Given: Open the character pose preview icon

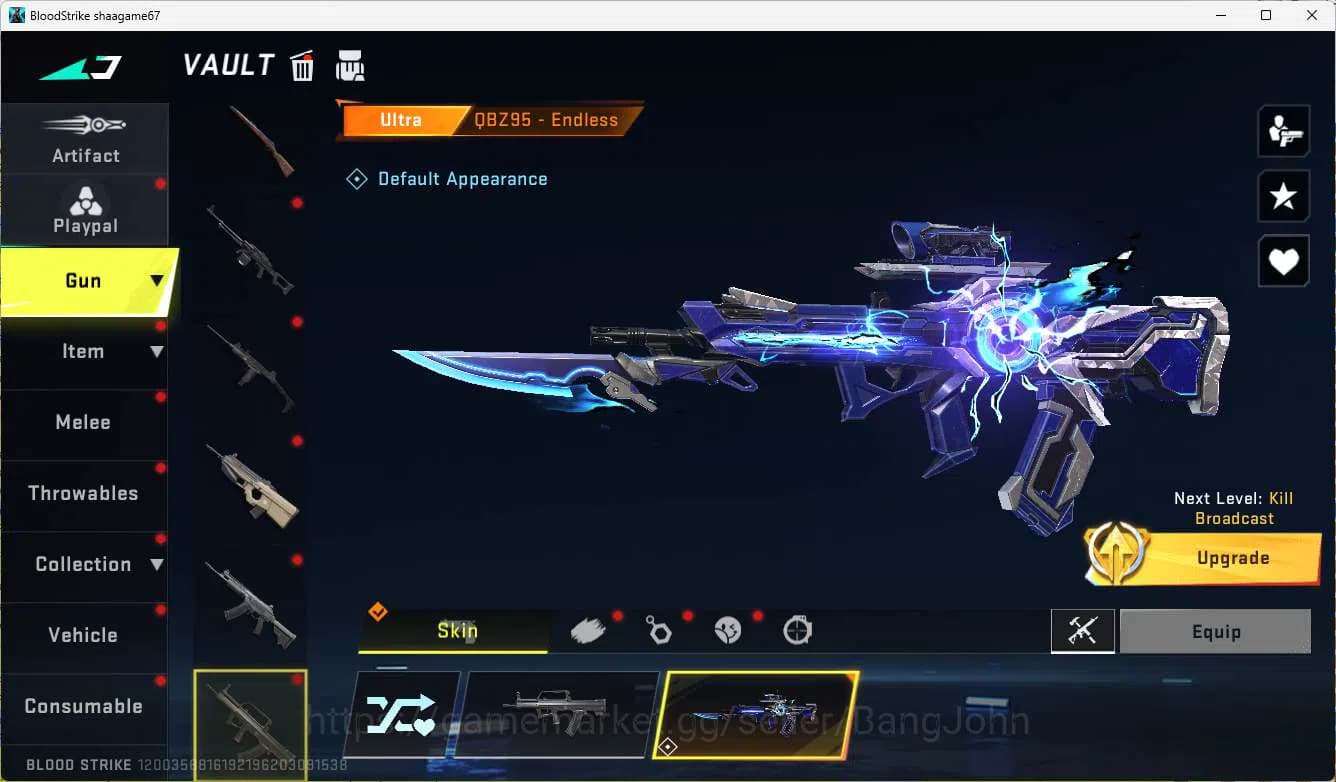Looking at the screenshot, I should coord(1283,130).
